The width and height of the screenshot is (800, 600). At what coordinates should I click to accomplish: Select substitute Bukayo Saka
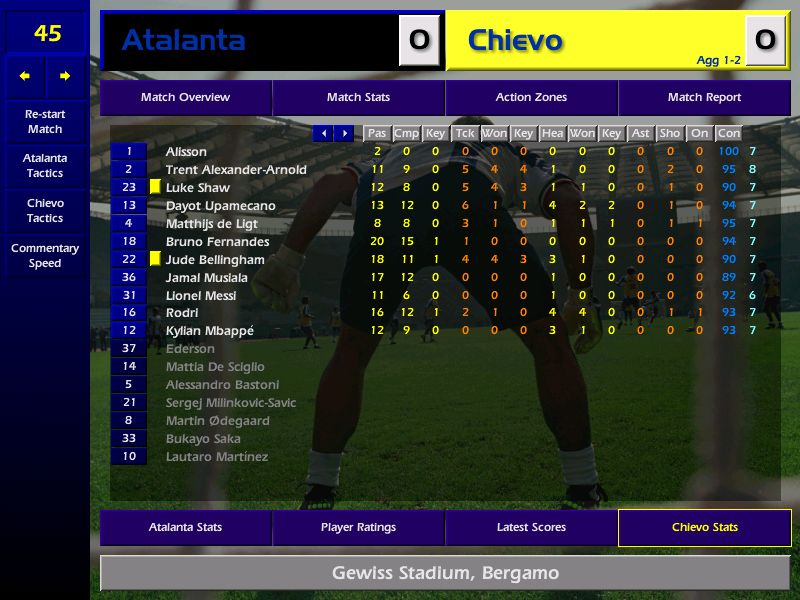click(x=203, y=439)
